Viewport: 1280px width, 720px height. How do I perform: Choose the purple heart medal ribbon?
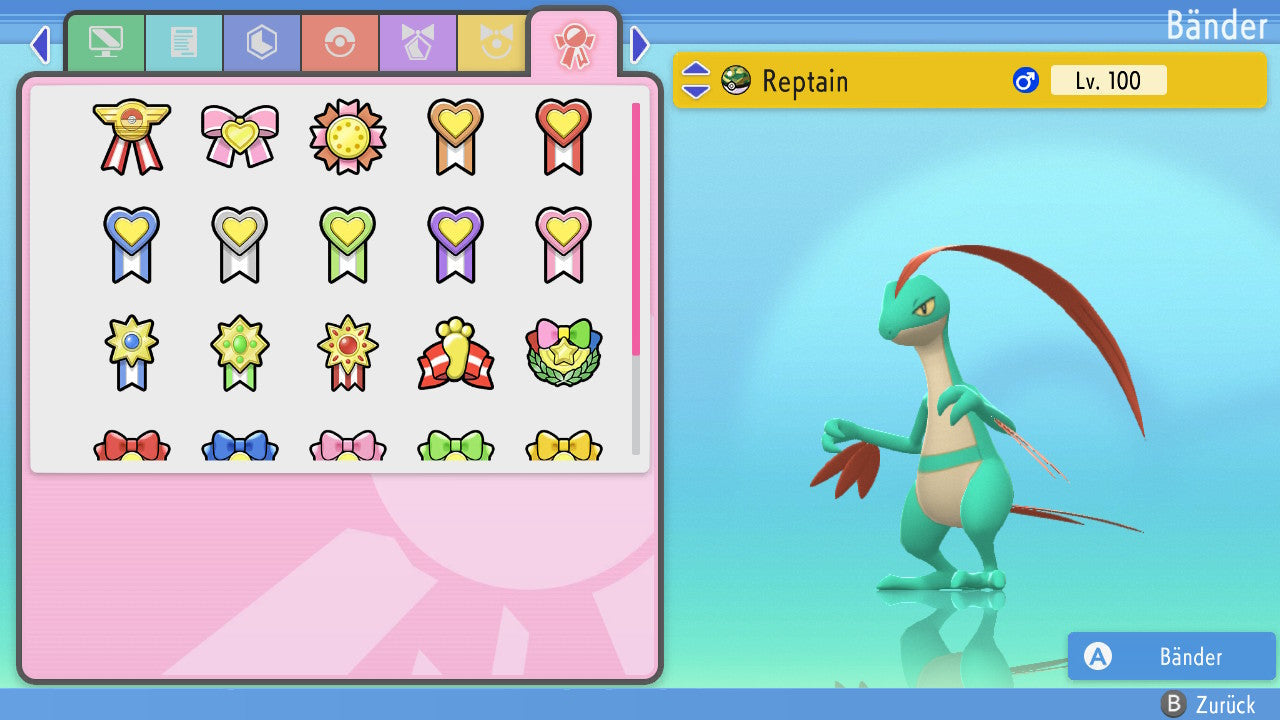tap(455, 244)
